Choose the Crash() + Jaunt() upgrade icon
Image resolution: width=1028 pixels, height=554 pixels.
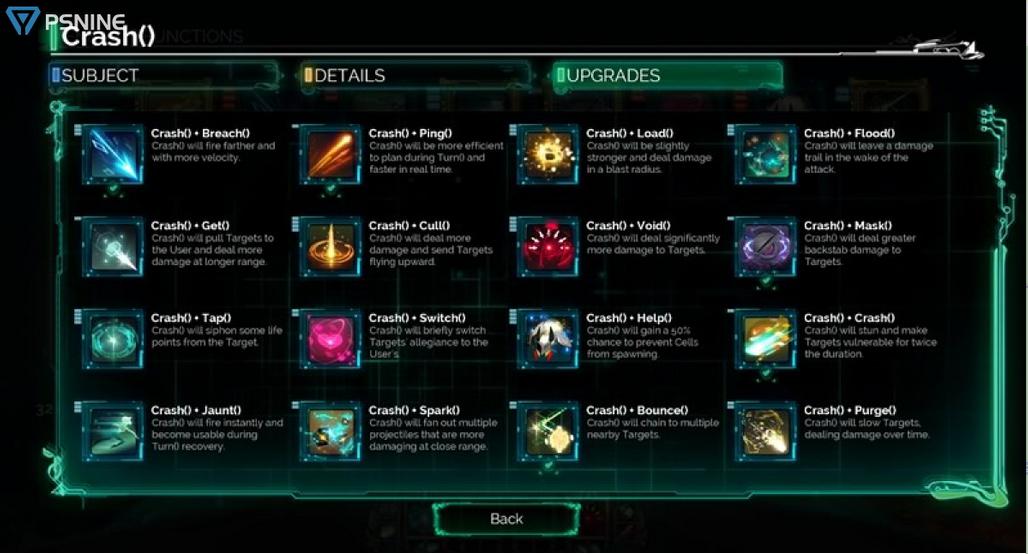[113, 431]
